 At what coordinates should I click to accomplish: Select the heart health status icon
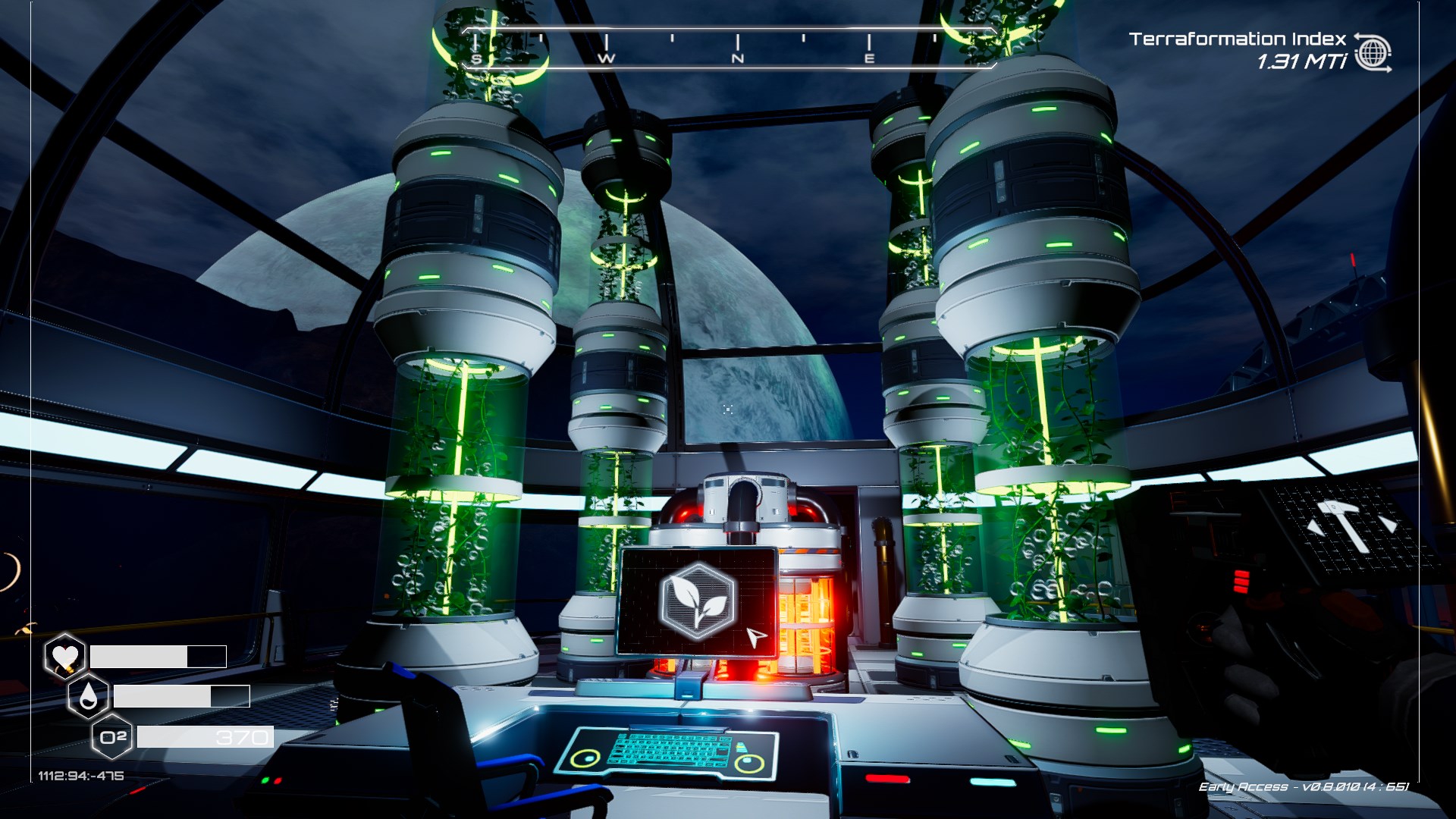click(64, 656)
